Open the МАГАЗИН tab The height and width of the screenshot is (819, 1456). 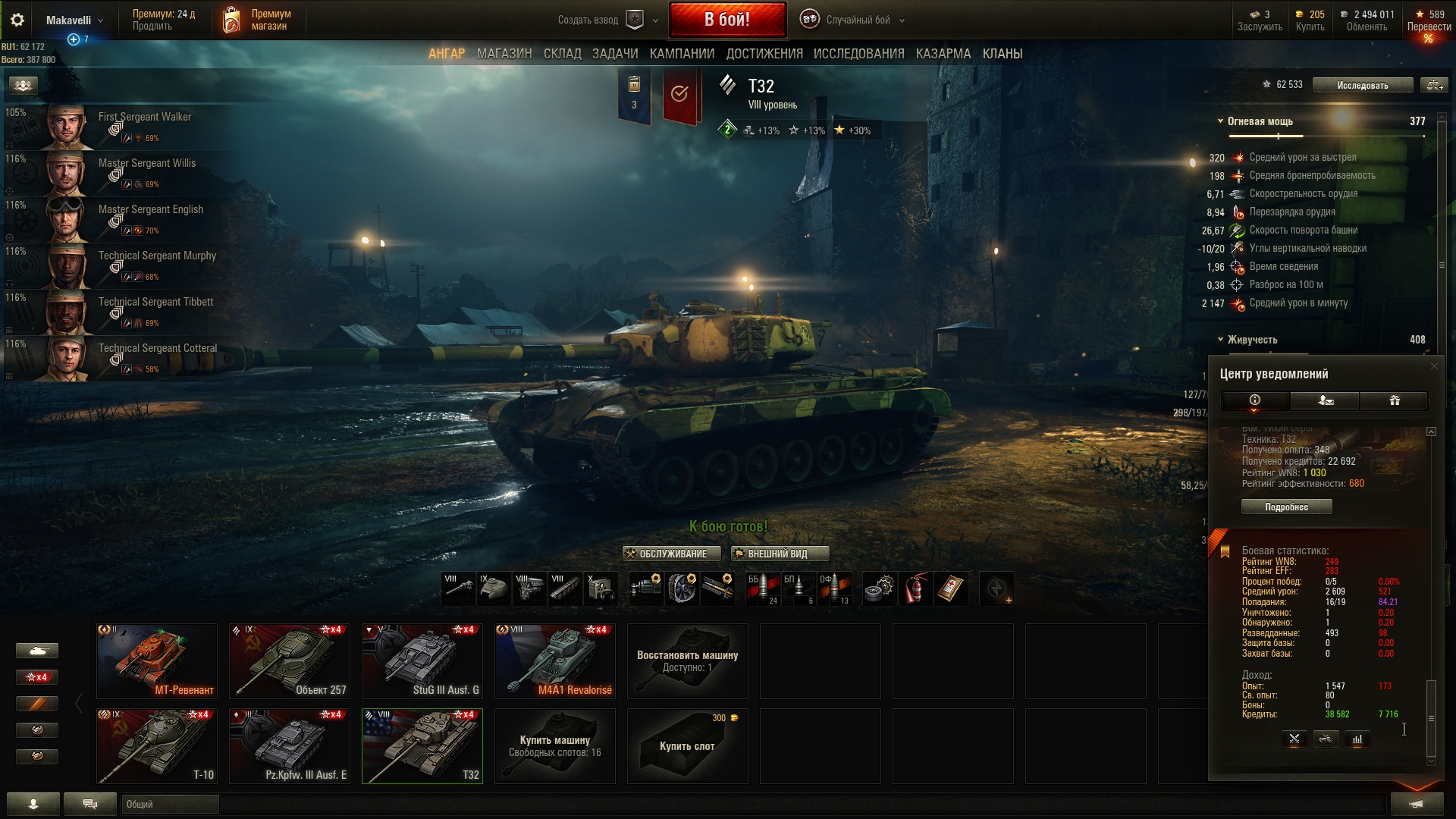(x=504, y=54)
